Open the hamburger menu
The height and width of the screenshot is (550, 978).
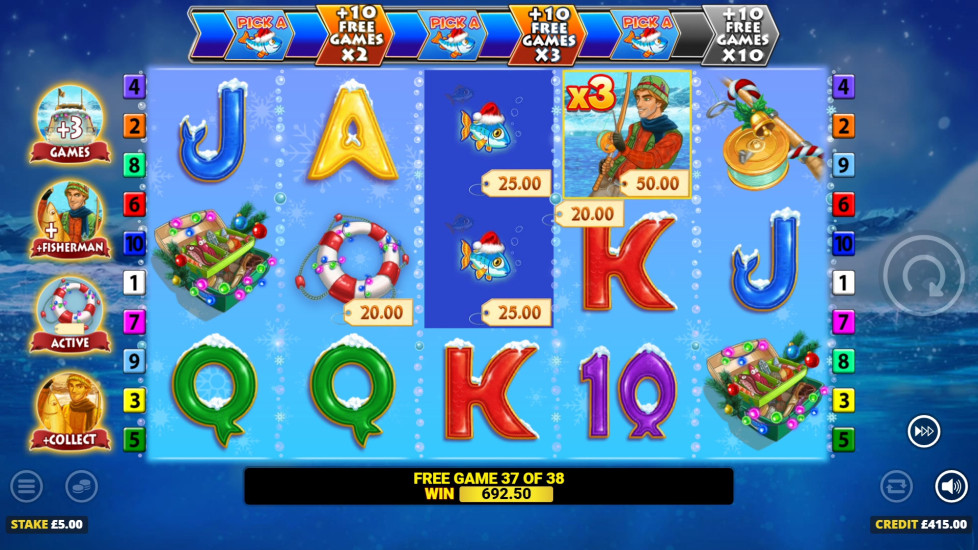coord(27,487)
